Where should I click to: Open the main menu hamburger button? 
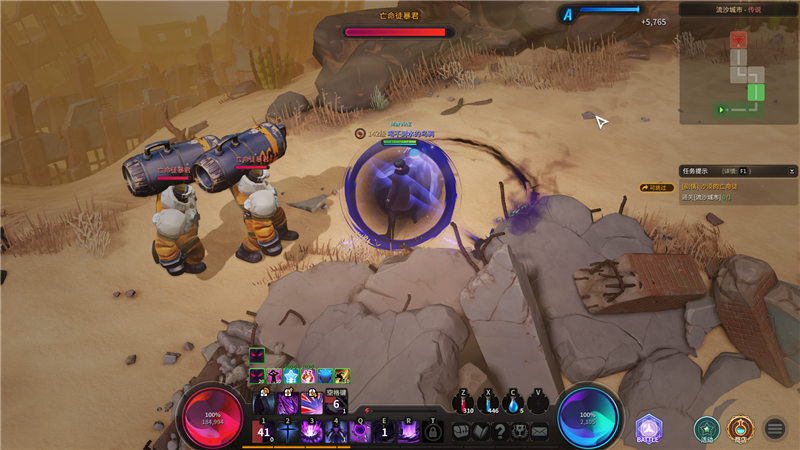(x=775, y=429)
